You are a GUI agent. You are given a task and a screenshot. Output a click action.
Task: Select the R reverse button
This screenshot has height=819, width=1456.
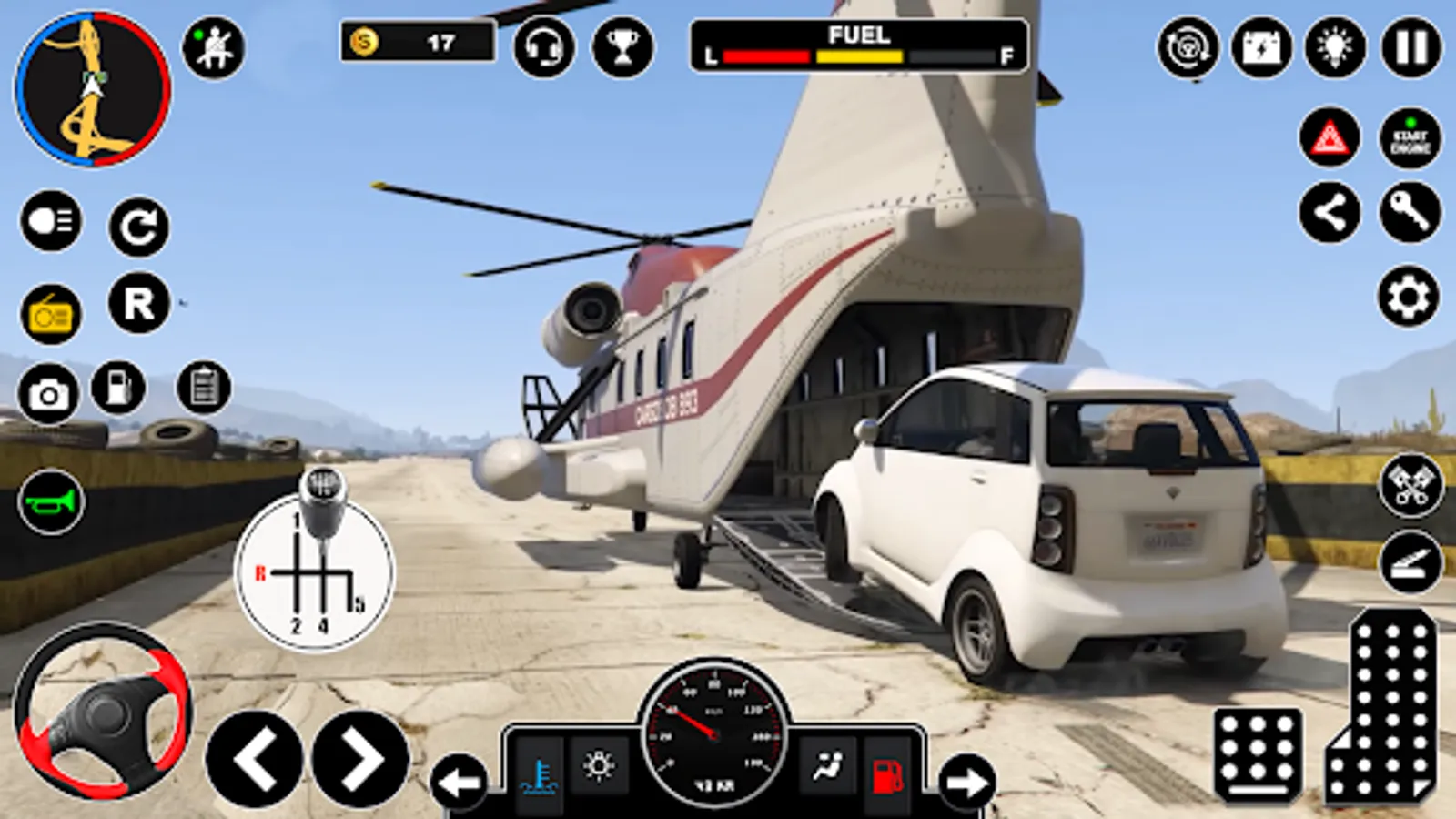pos(139,303)
